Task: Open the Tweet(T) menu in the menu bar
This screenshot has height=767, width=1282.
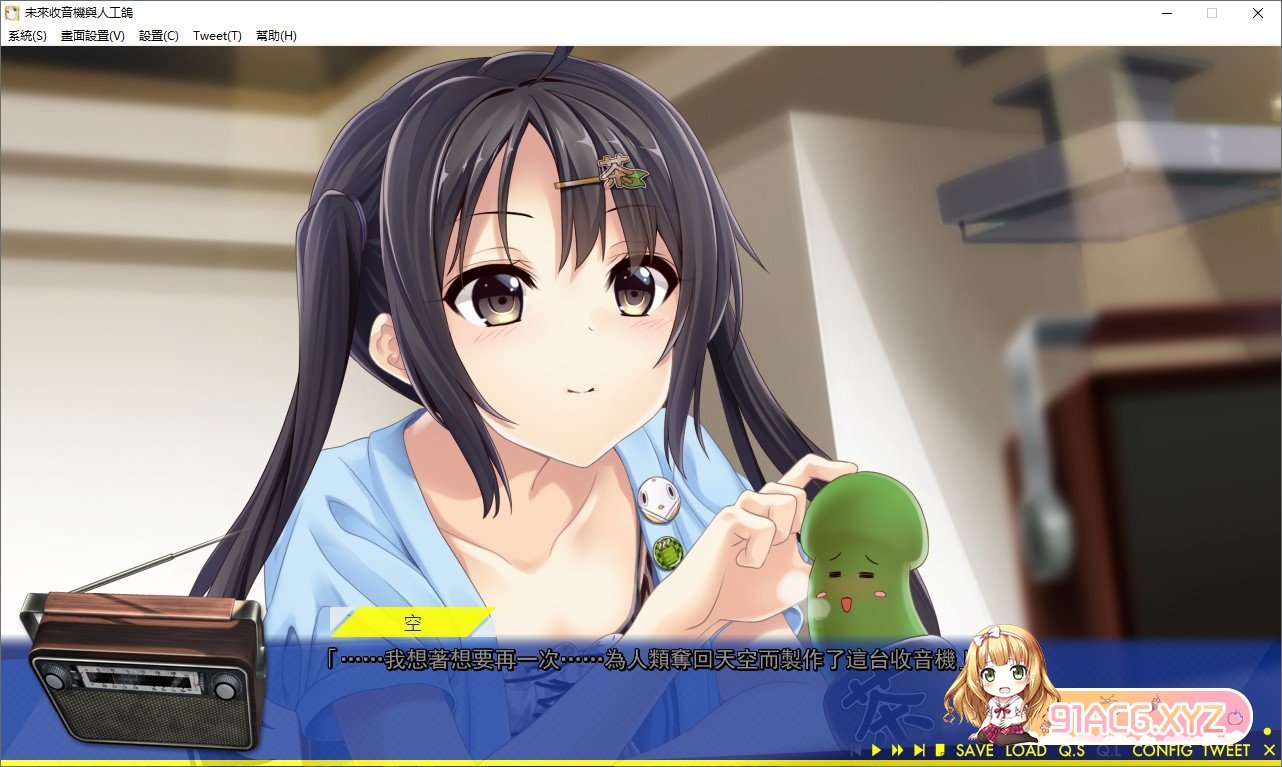Action: tap(217, 36)
